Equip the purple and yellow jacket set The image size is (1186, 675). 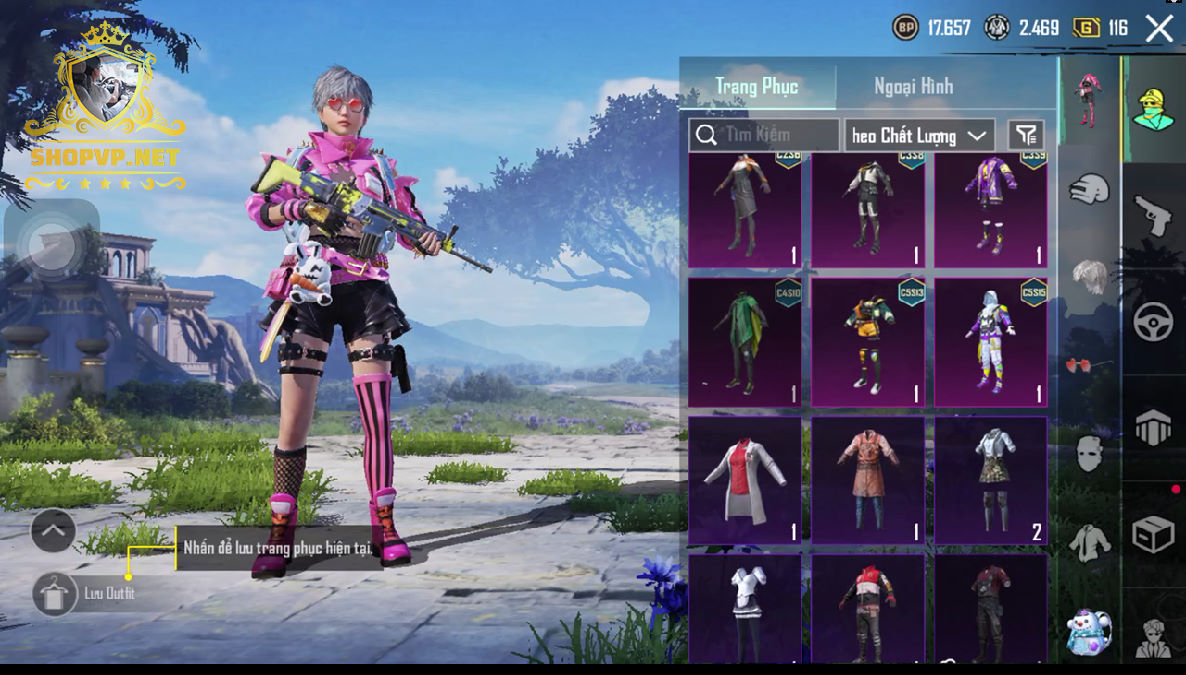click(x=991, y=210)
